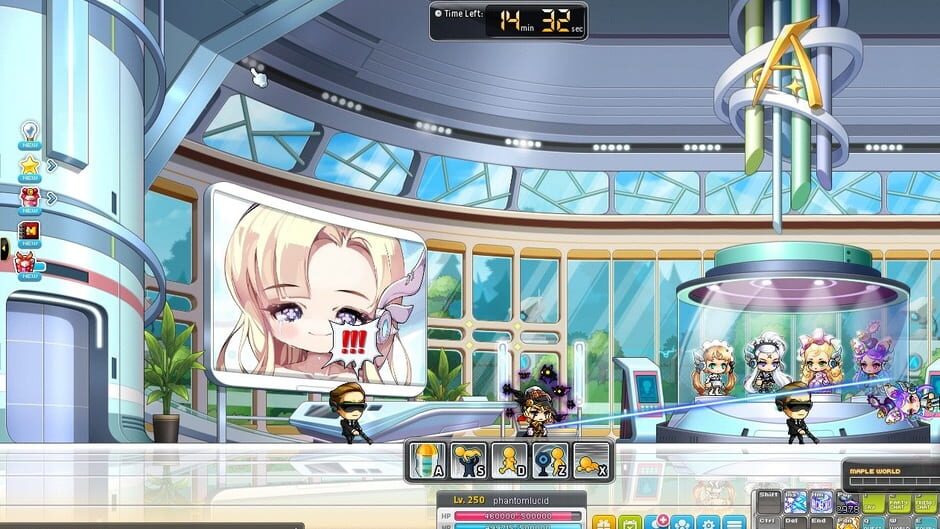Open the yellow star event notification

click(28, 165)
